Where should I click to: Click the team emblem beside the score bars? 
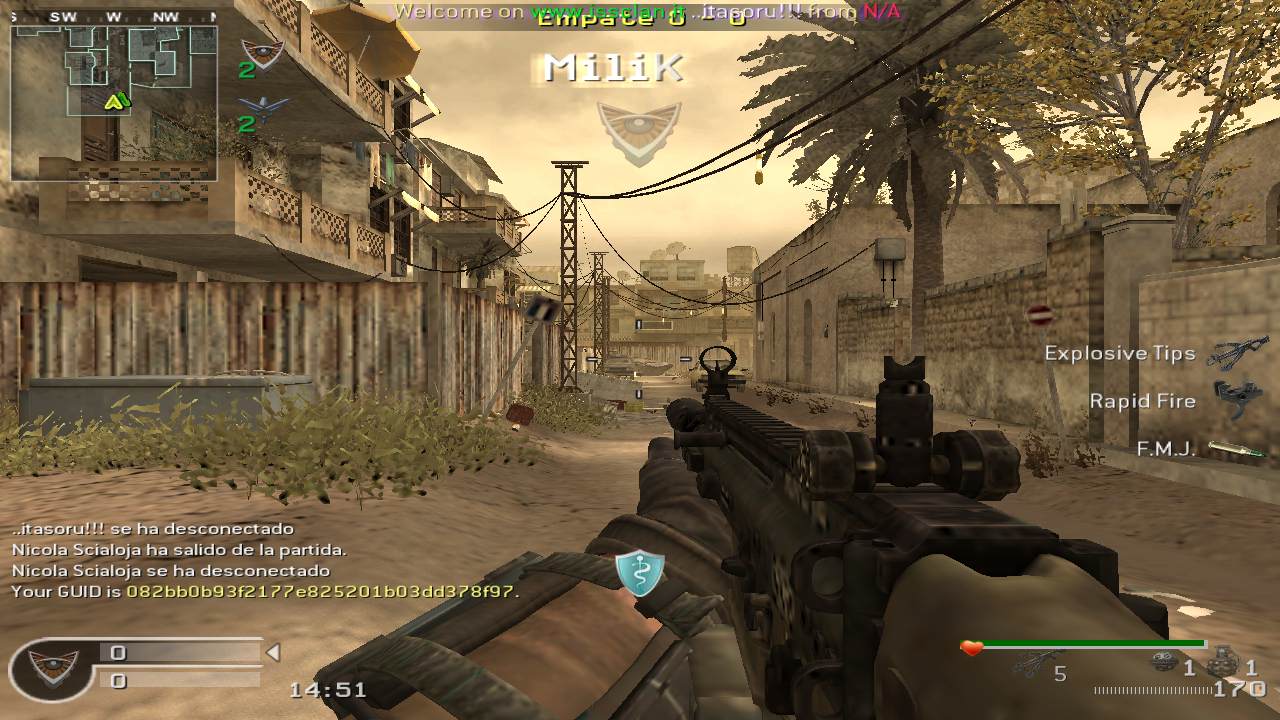tap(52, 667)
